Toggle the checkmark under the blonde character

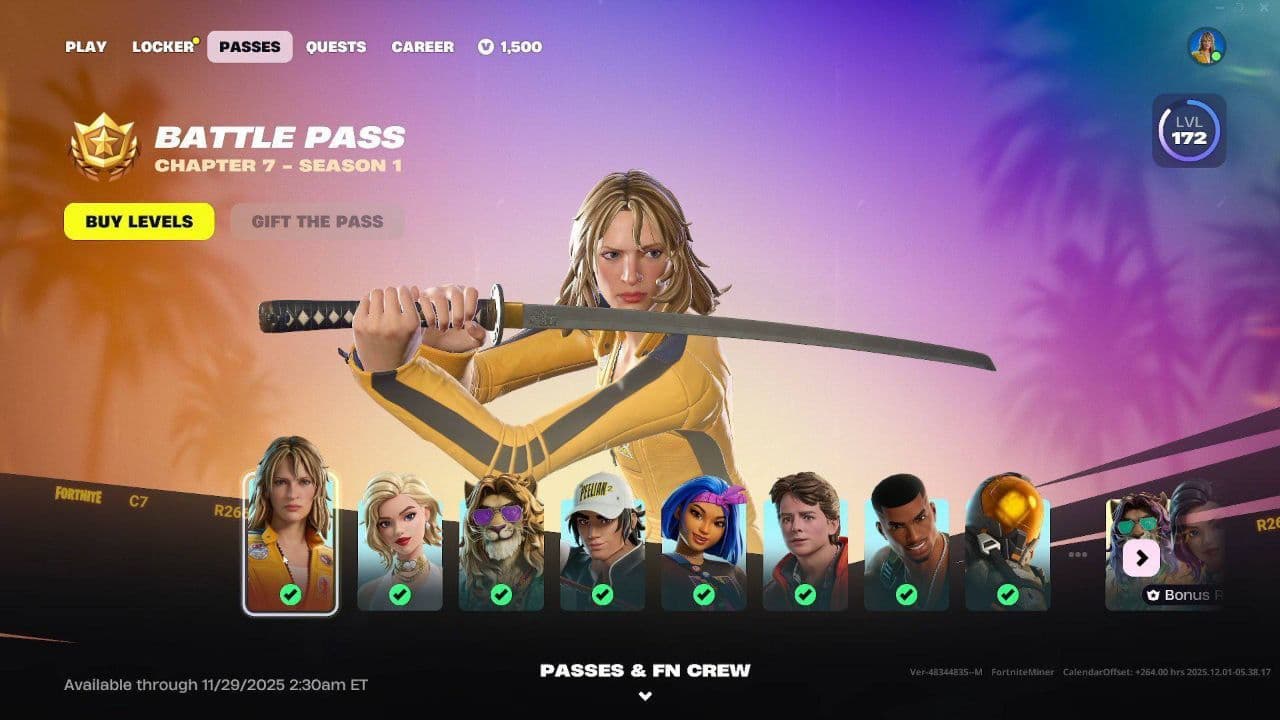coord(399,592)
